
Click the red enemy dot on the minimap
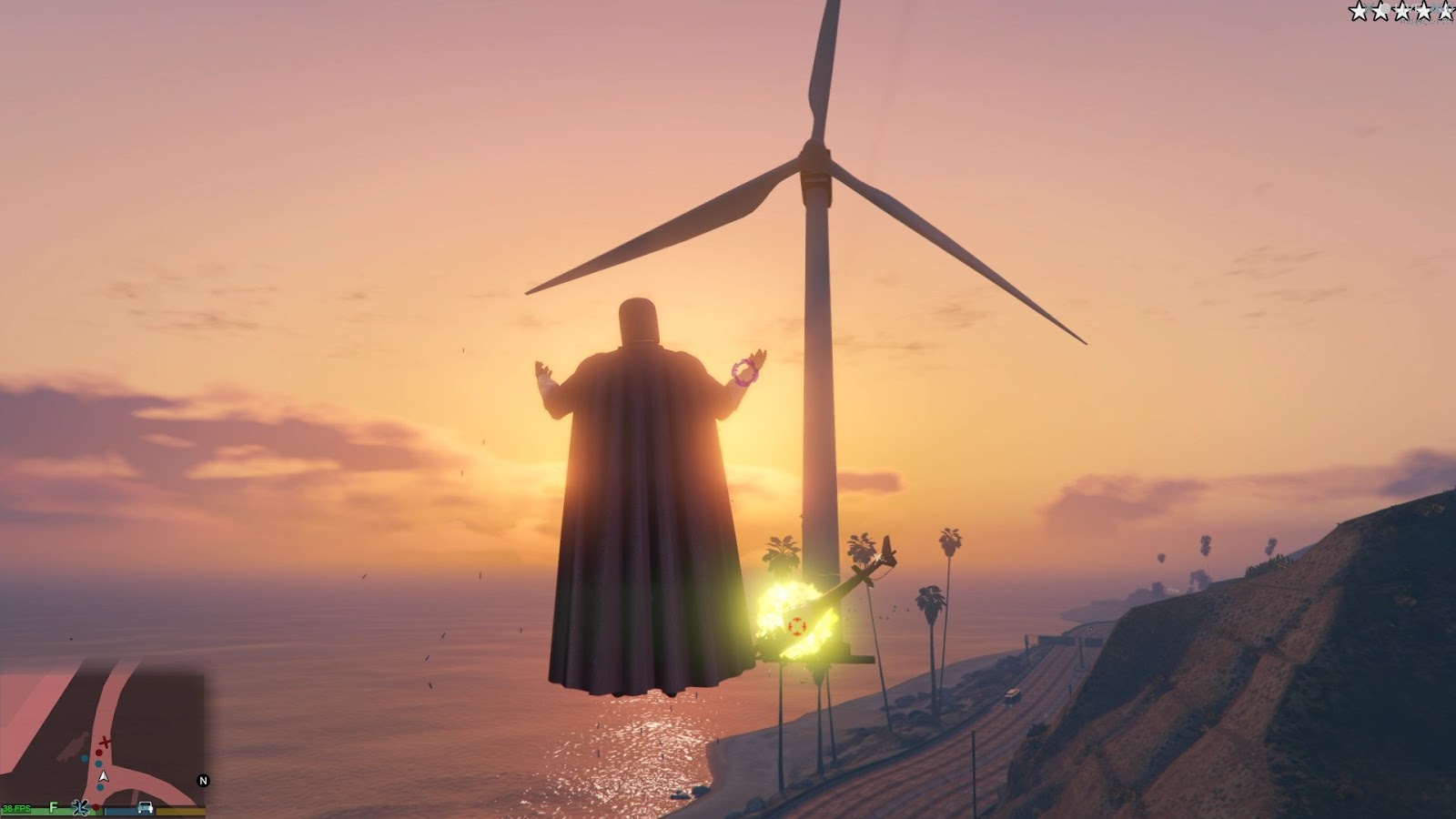click(x=98, y=753)
